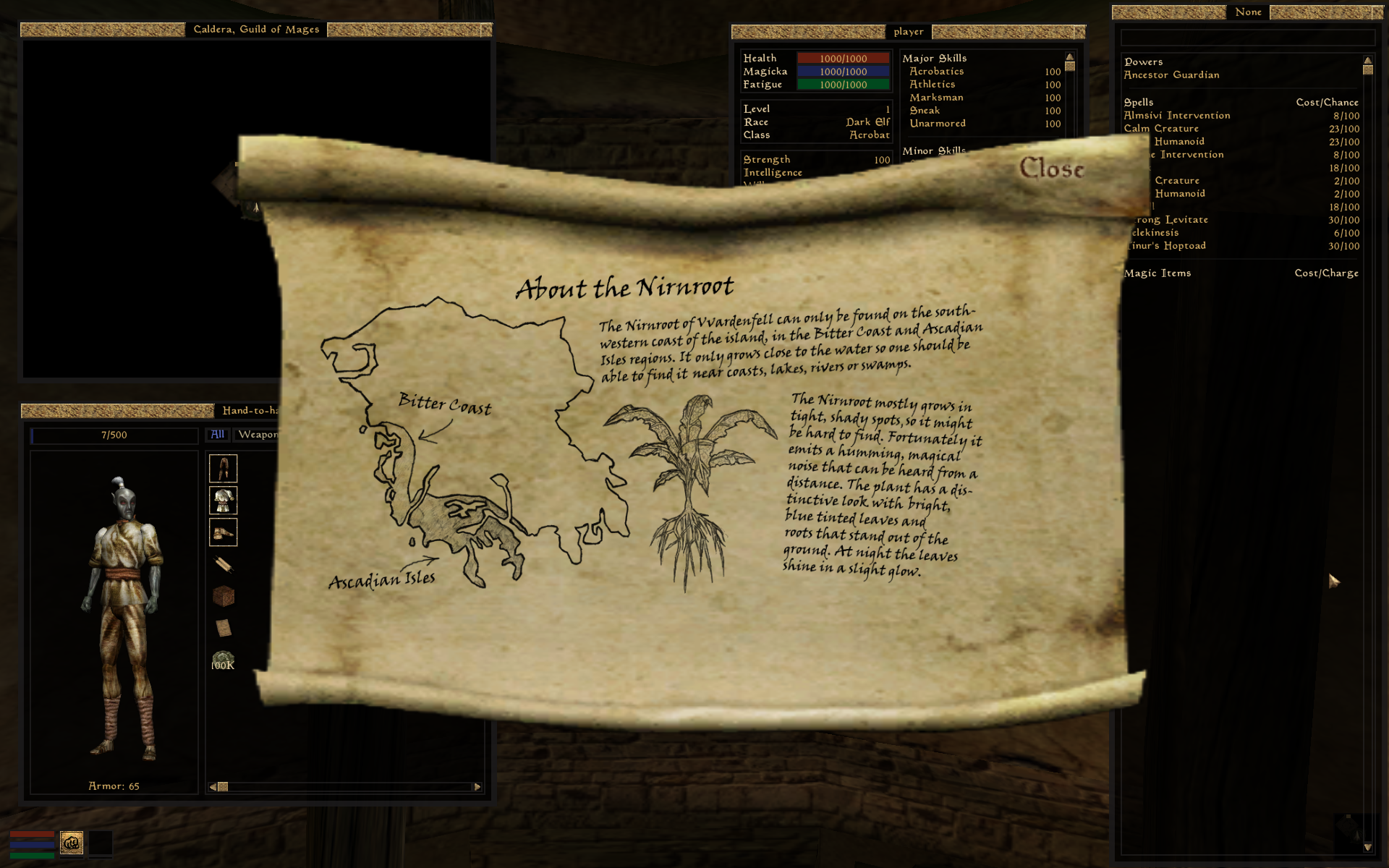1389x868 pixels.
Task: Switch to the Weapon inventory filter
Action: pos(258,434)
